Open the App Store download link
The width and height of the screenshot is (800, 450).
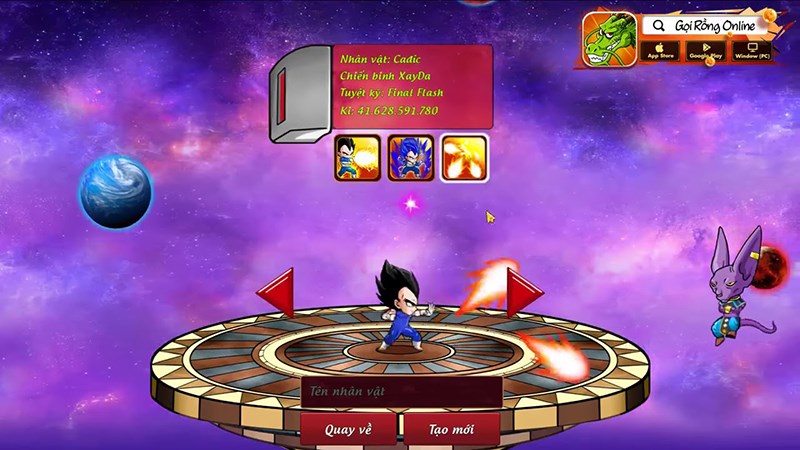(x=661, y=49)
